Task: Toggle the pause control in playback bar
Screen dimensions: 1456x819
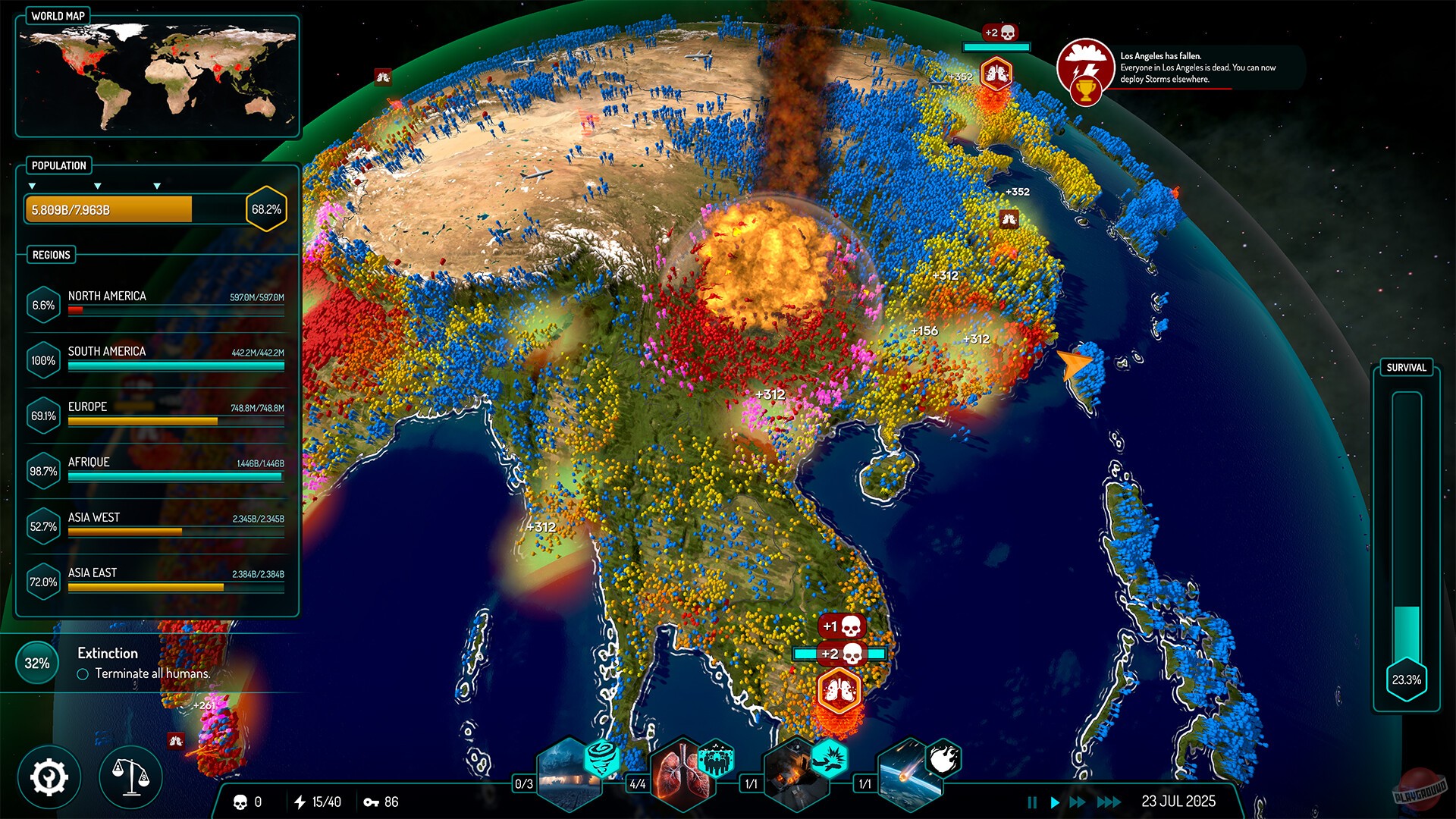Action: [x=1033, y=801]
